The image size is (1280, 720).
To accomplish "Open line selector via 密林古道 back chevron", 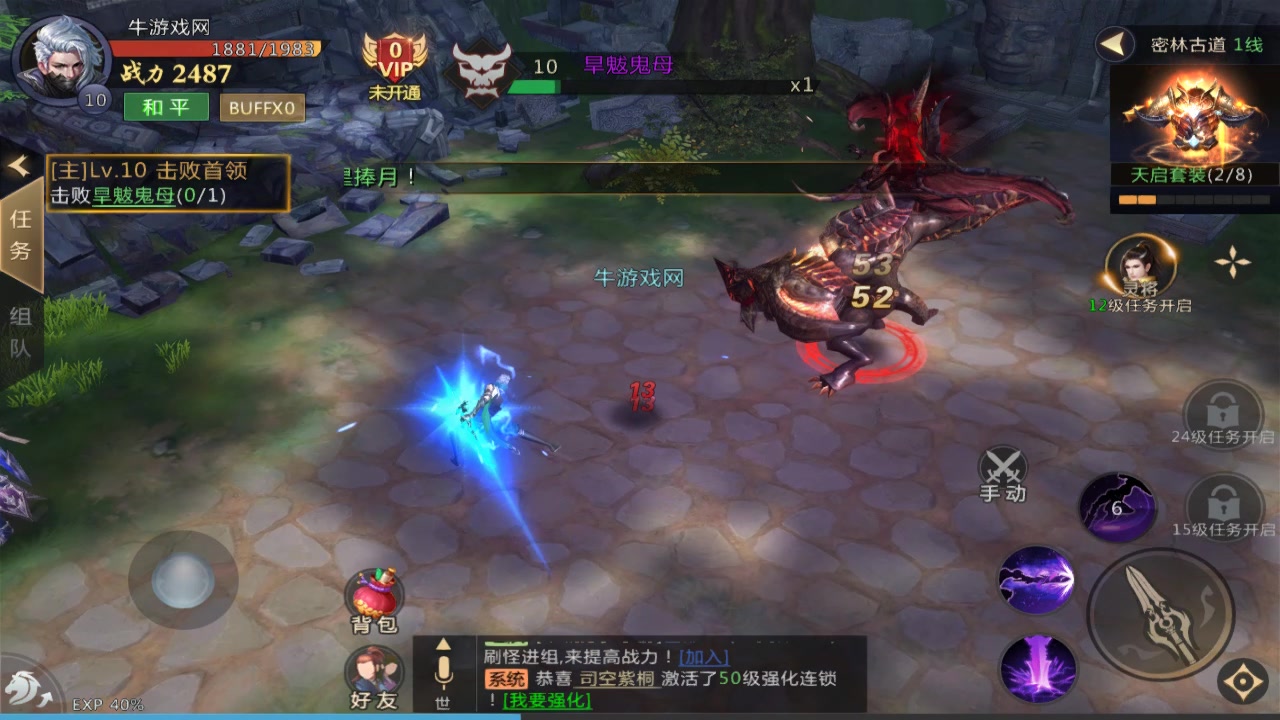I will (1109, 44).
